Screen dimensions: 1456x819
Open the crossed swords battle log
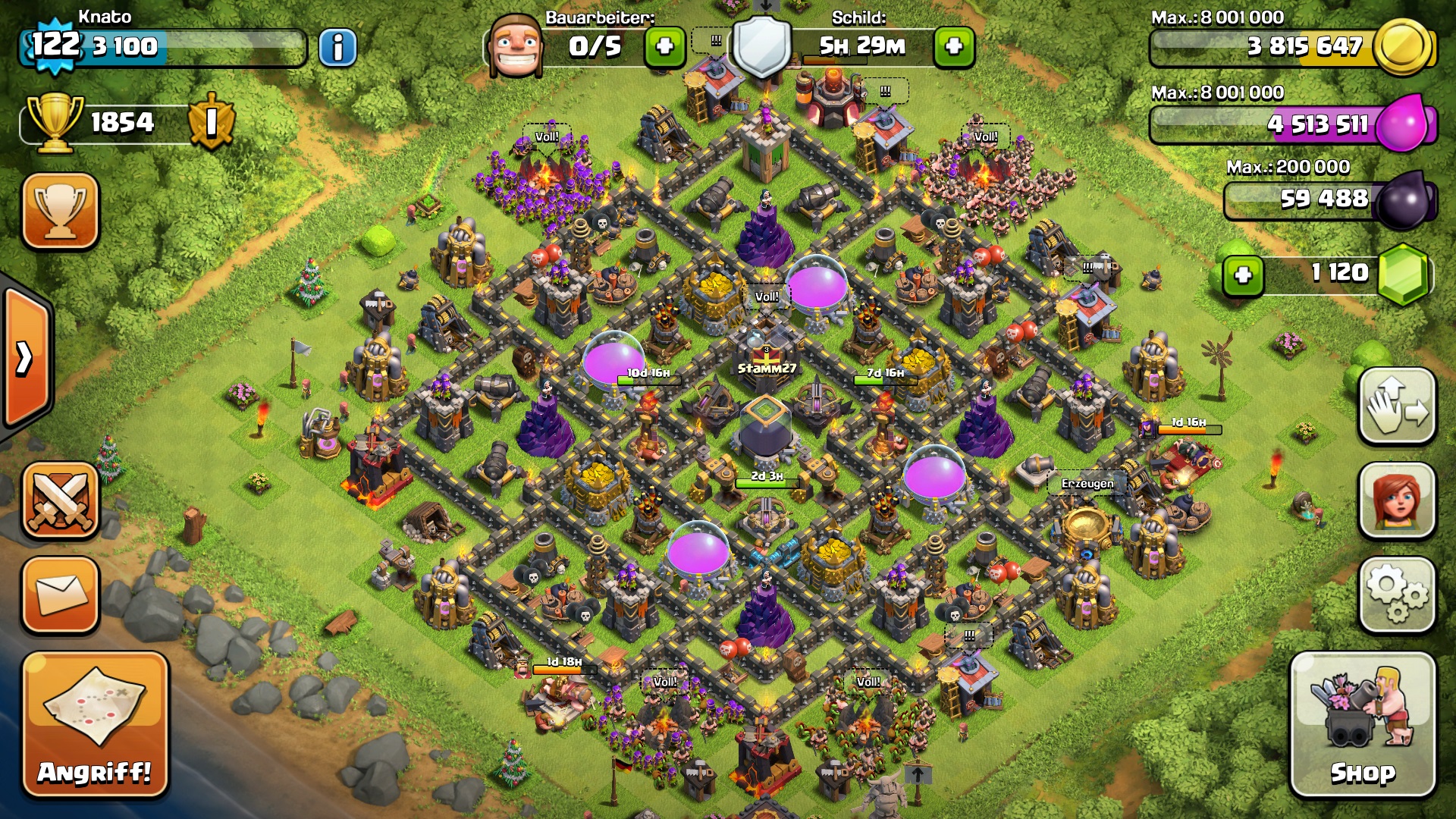[x=61, y=501]
